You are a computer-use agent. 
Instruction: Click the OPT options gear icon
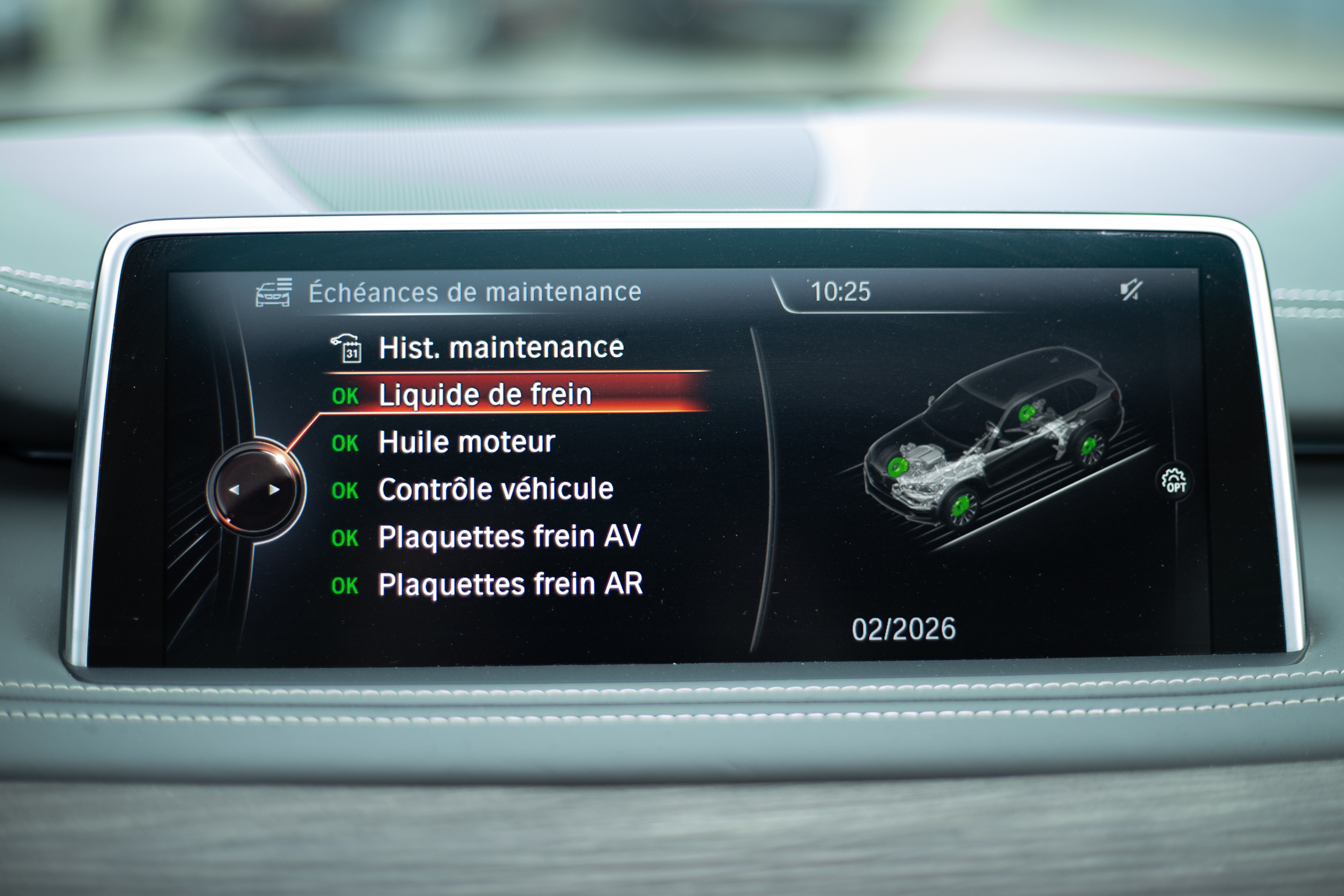pos(1174,481)
